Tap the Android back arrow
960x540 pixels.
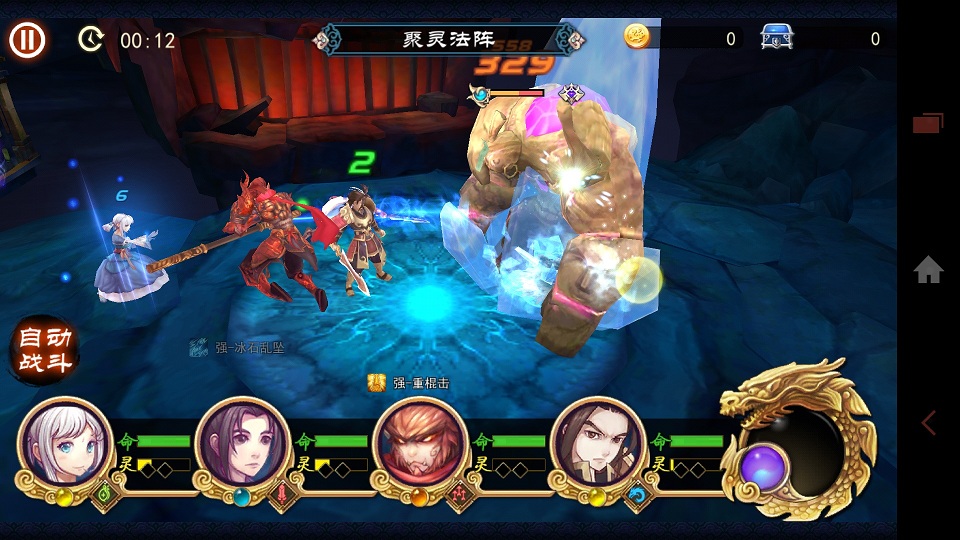coord(928,422)
